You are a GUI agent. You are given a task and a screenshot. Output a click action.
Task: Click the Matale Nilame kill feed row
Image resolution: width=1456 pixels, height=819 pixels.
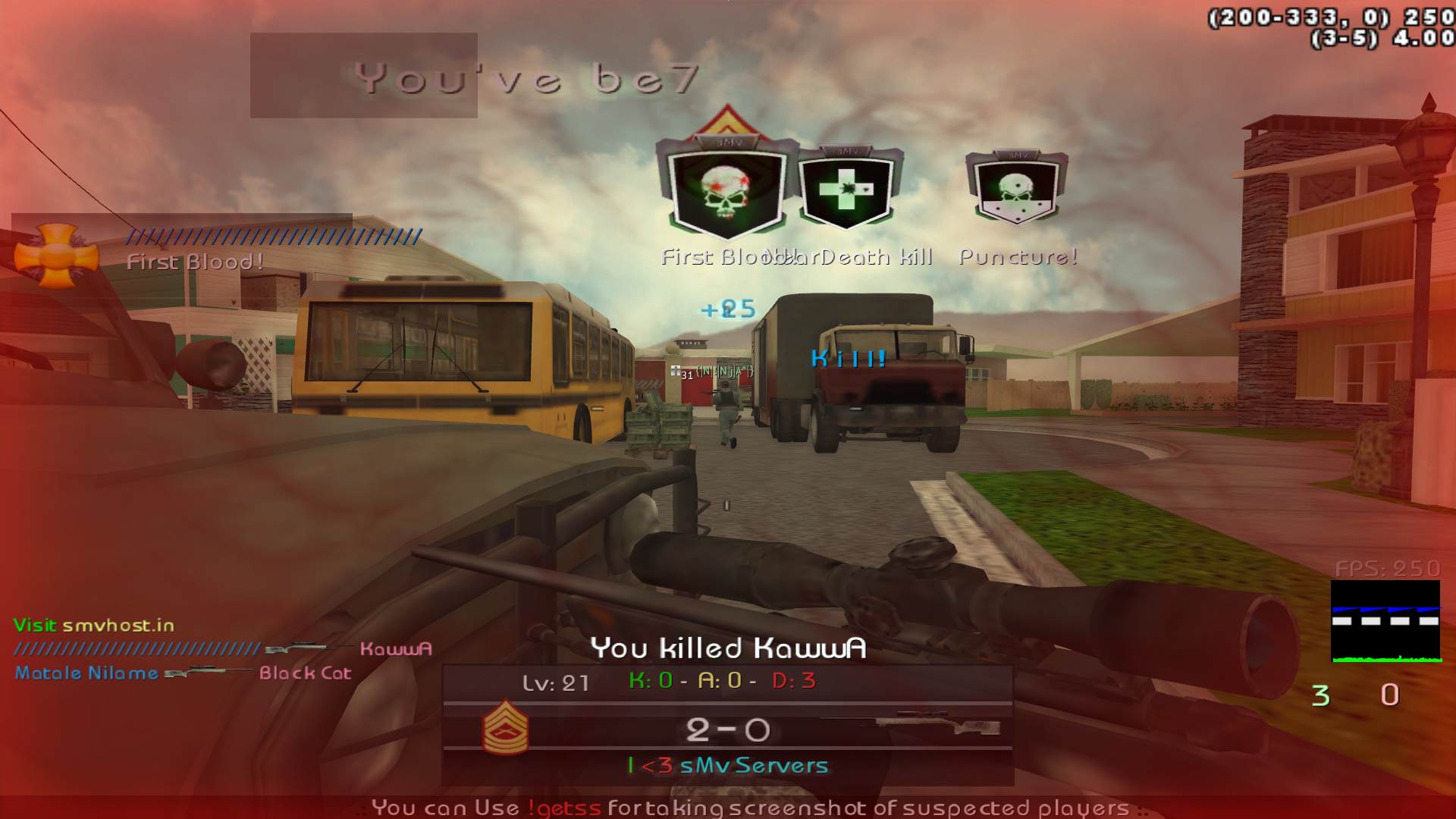click(x=183, y=673)
